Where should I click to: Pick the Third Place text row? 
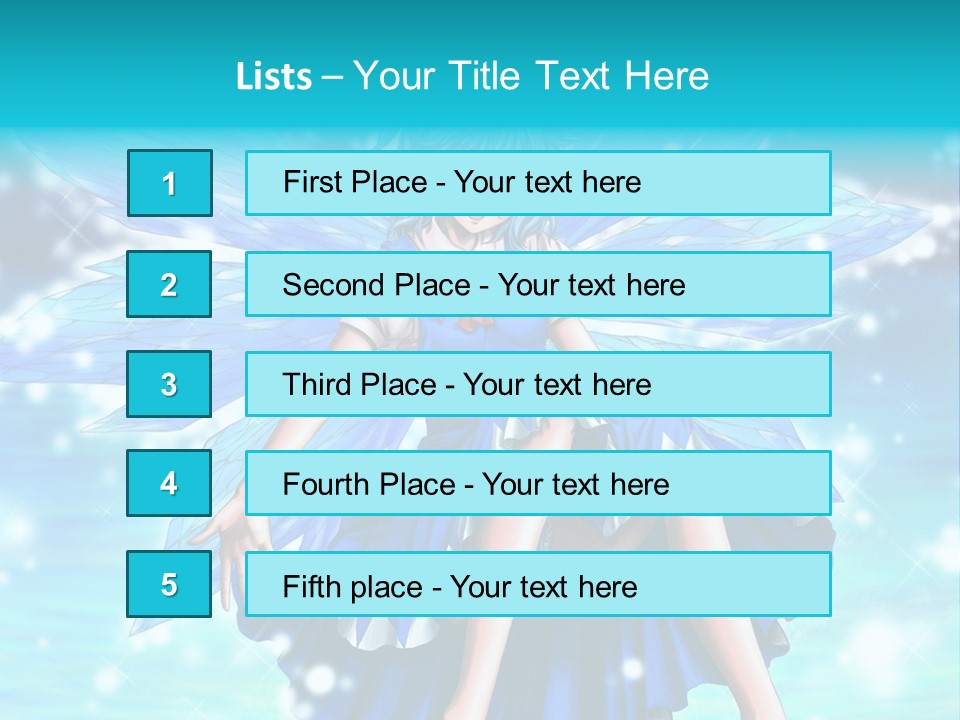coord(538,384)
